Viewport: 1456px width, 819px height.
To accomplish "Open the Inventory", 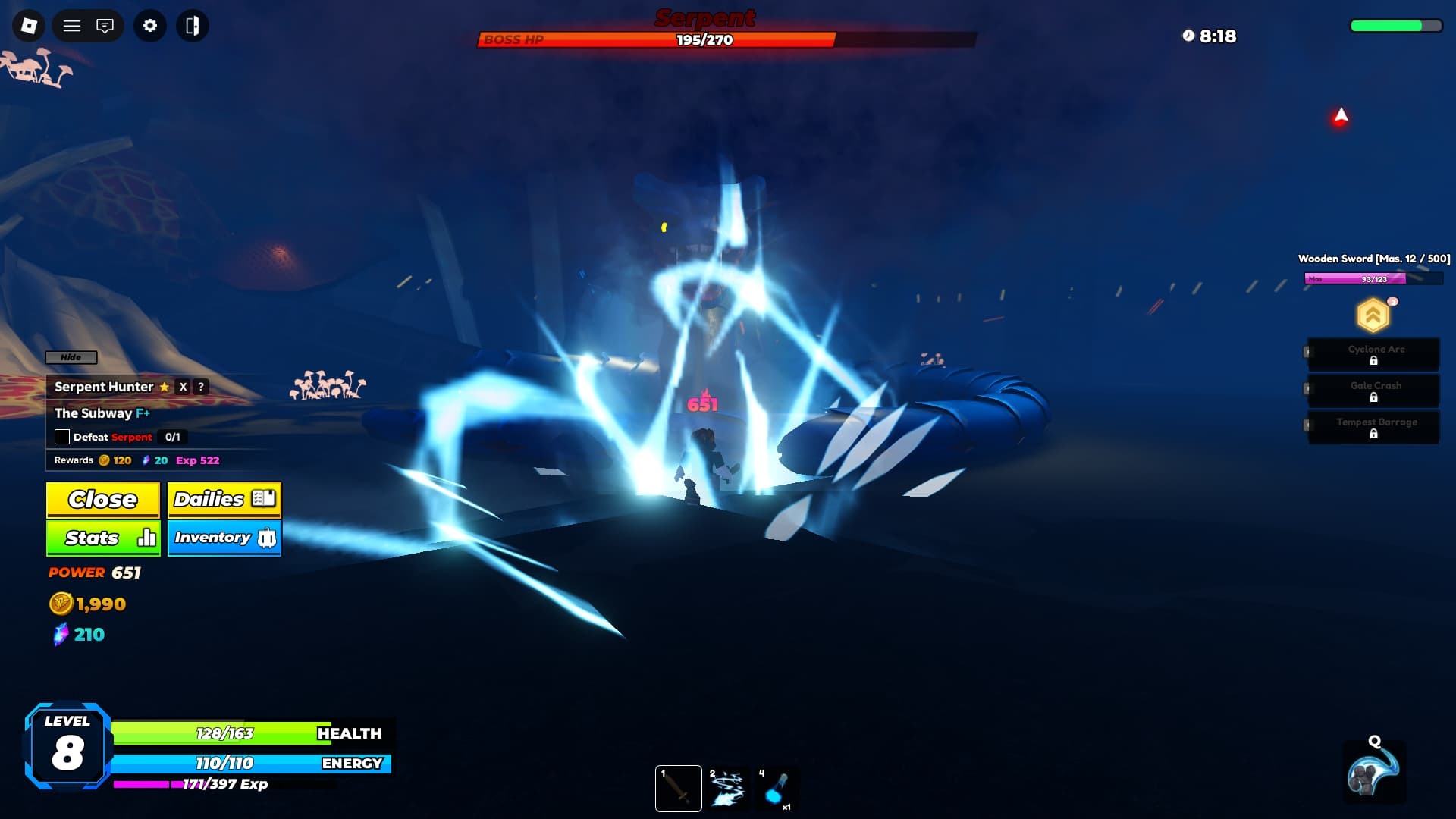I will pyautogui.click(x=224, y=538).
